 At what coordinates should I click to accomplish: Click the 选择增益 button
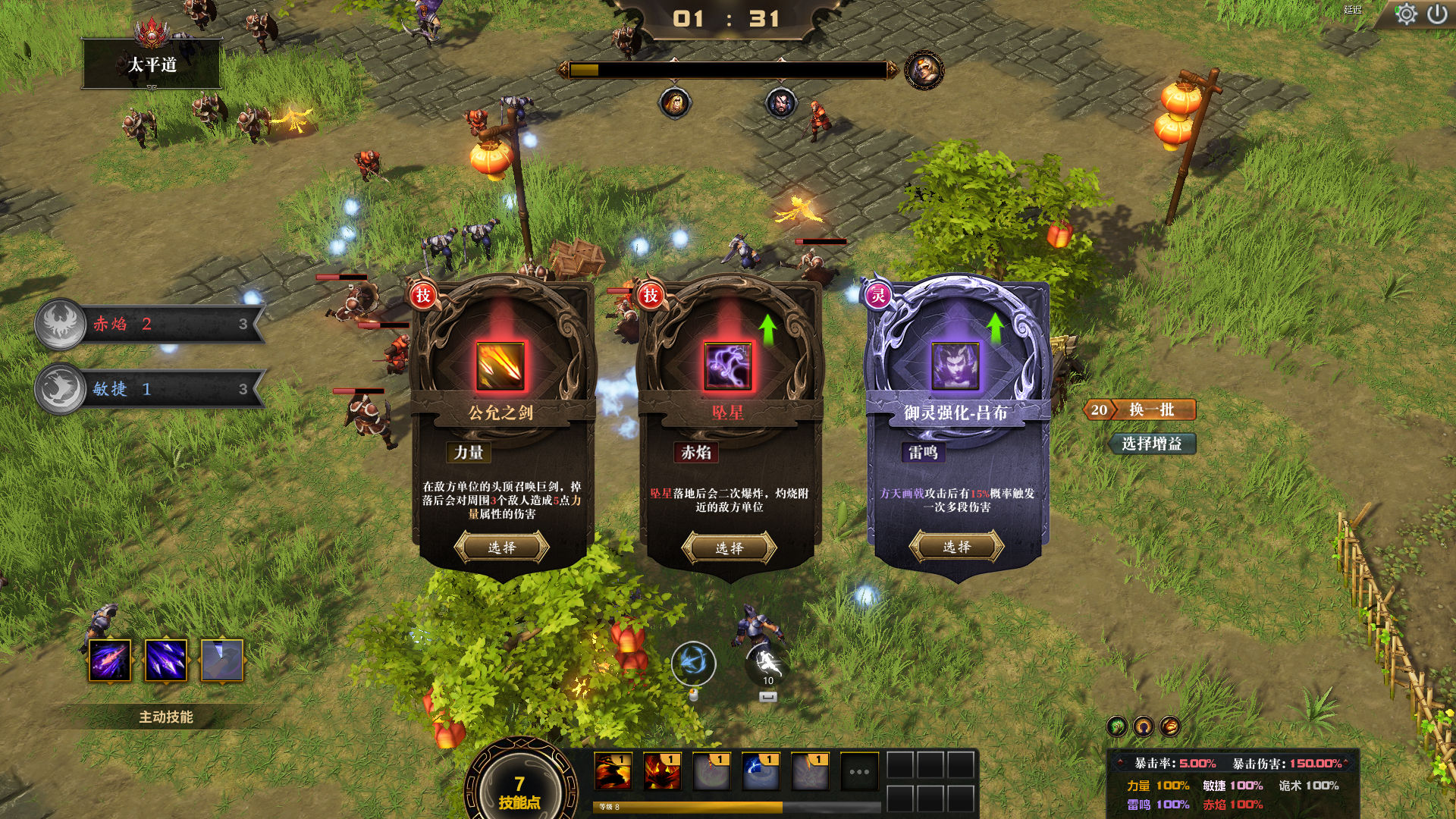pyautogui.click(x=1151, y=444)
